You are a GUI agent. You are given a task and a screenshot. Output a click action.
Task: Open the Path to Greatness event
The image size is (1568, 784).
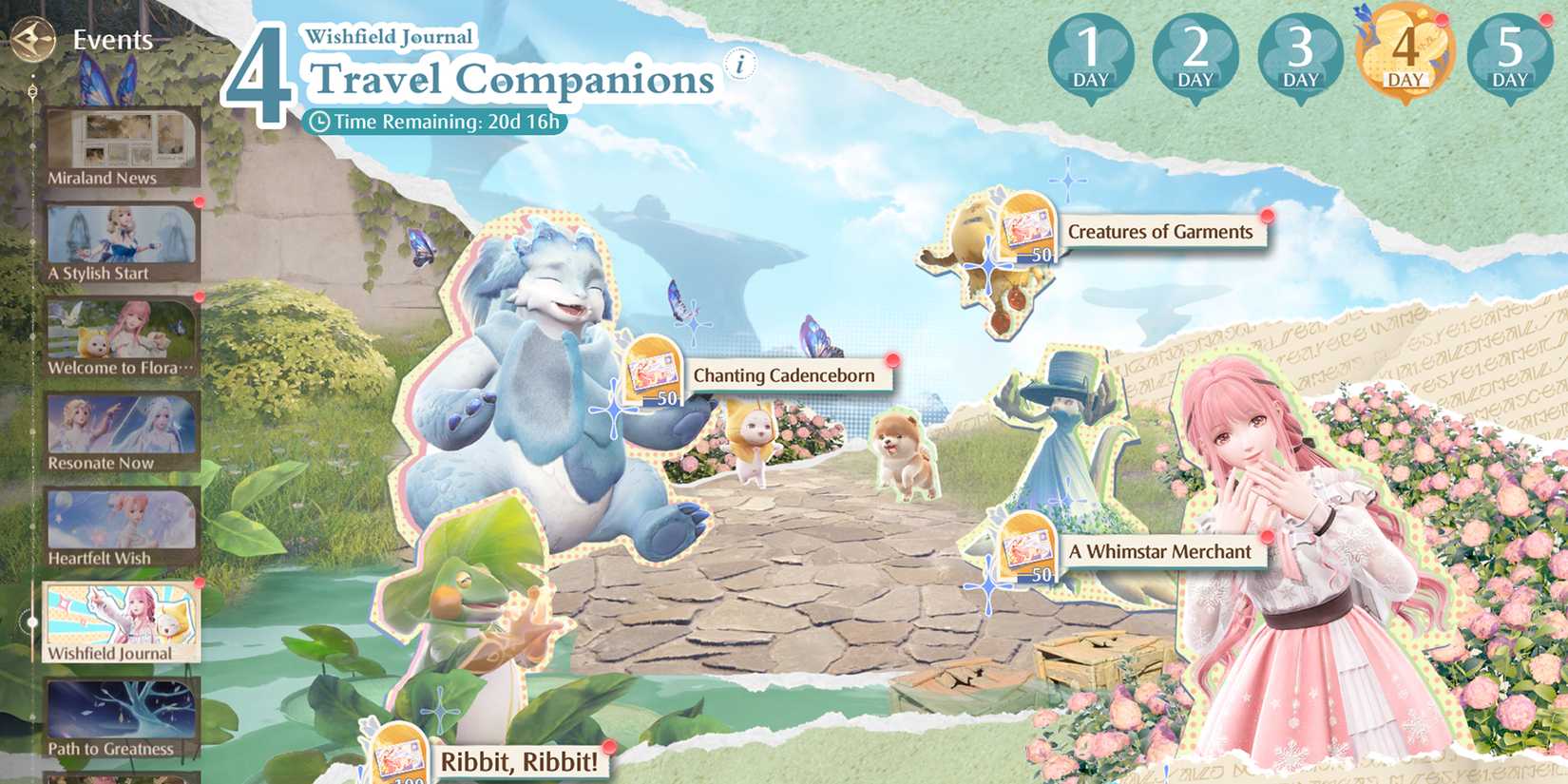122,715
